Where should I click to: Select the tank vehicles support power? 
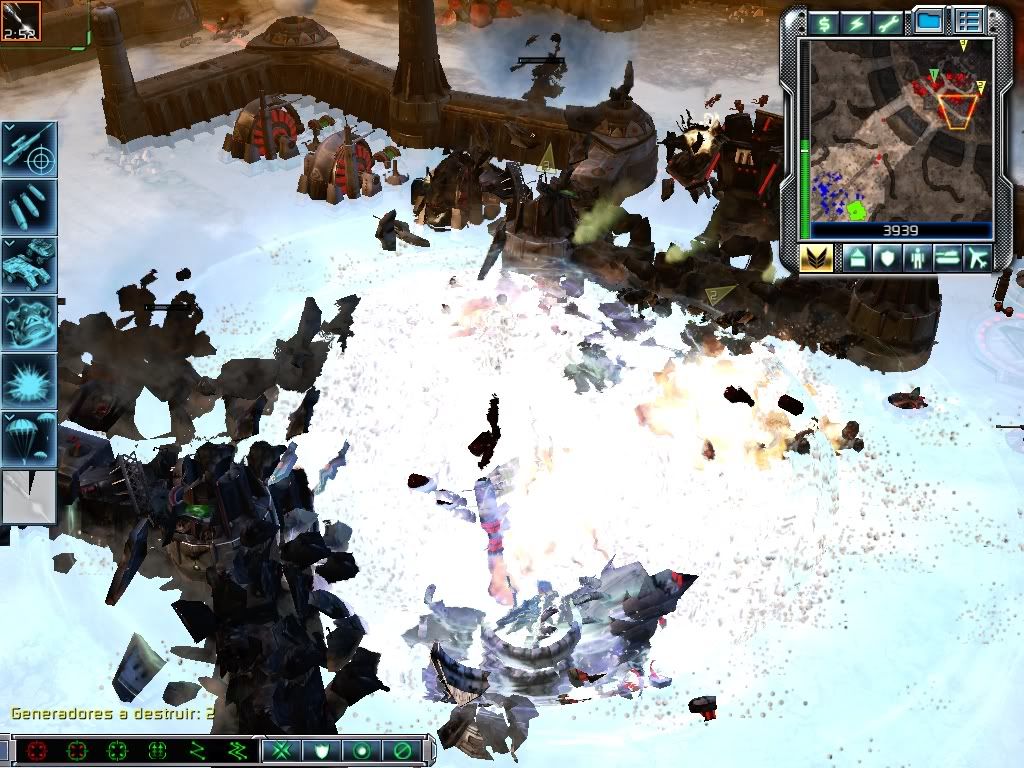(29, 264)
